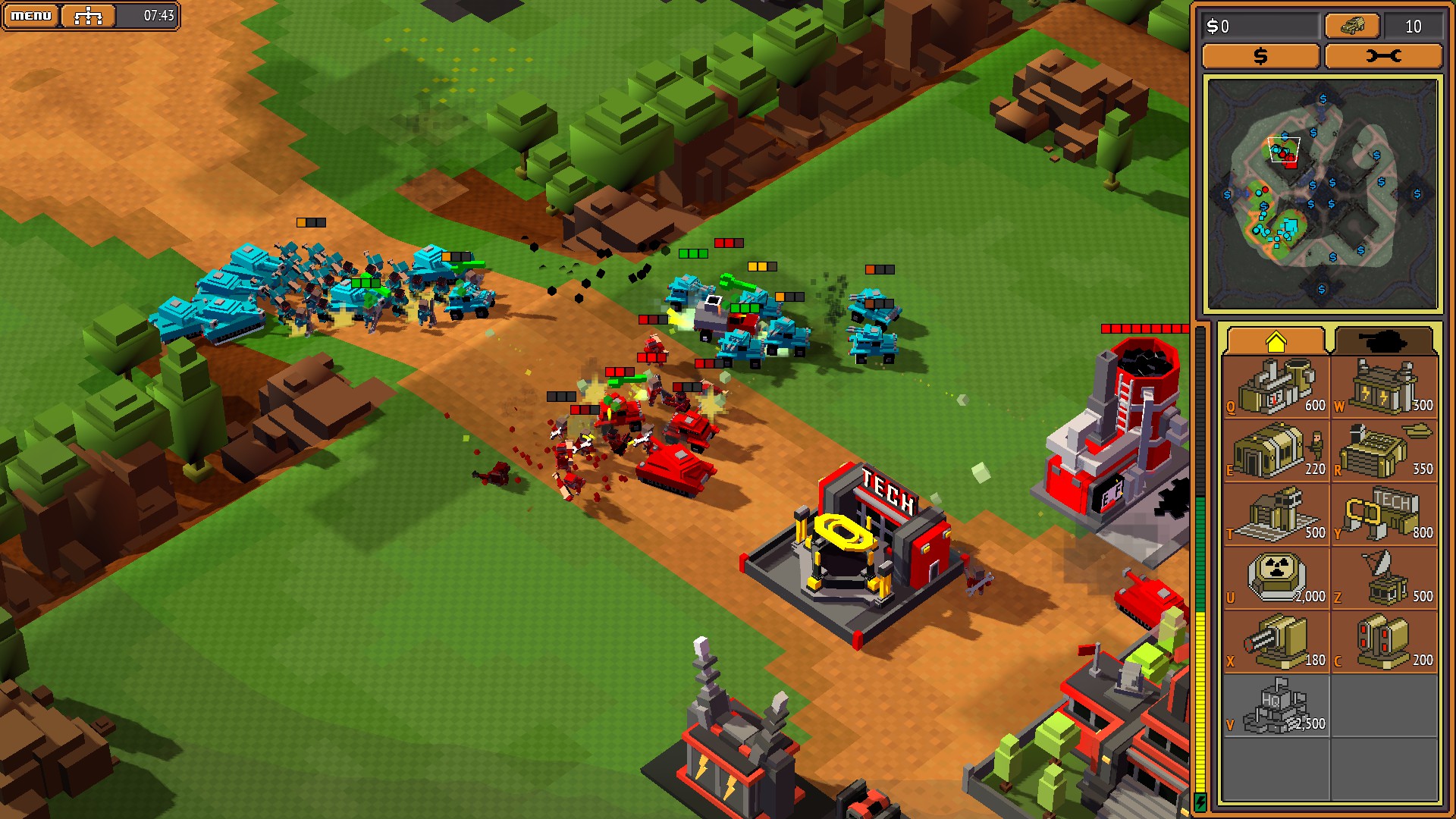
Task: Choose the 500-cost radar dish building
Action: (1385, 578)
